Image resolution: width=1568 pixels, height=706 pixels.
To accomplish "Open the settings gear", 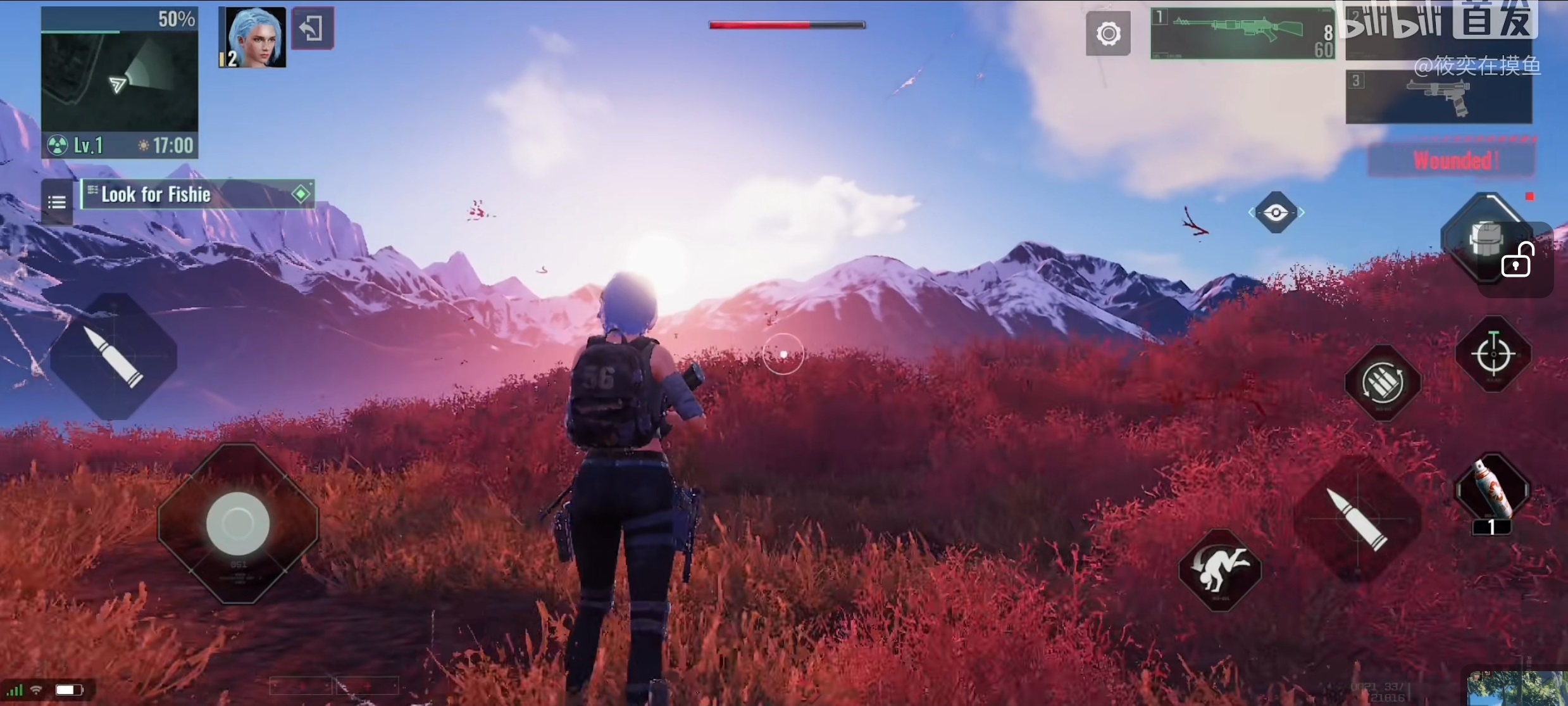I will coord(1108,34).
